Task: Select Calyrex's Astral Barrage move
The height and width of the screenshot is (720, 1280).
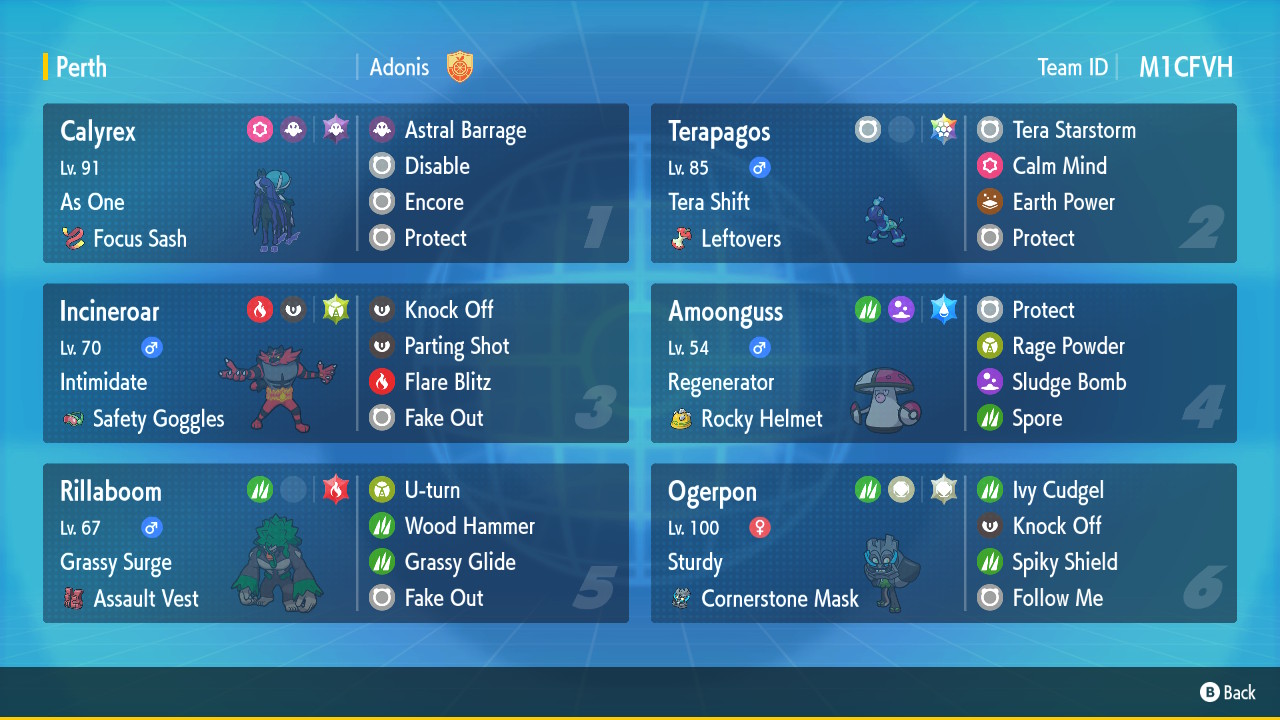Action: point(464,130)
